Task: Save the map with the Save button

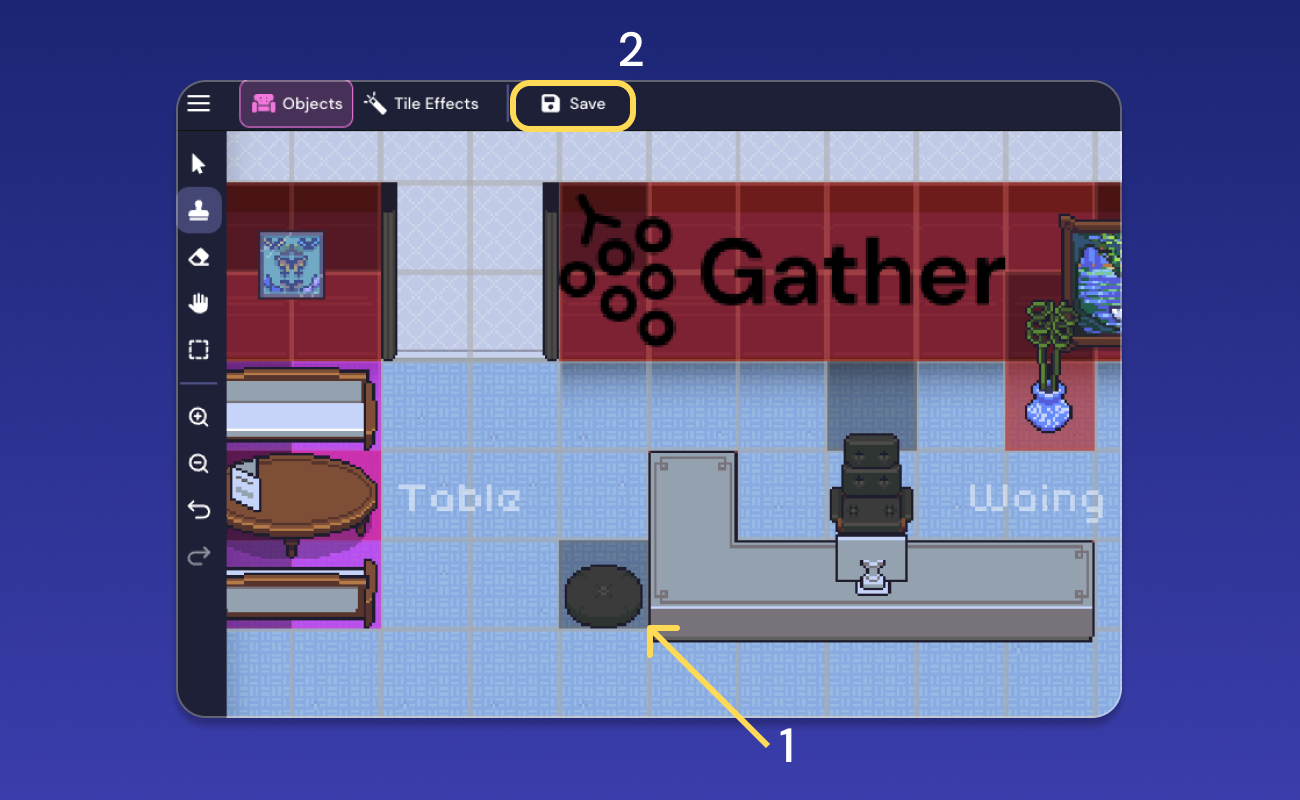Action: click(x=573, y=104)
